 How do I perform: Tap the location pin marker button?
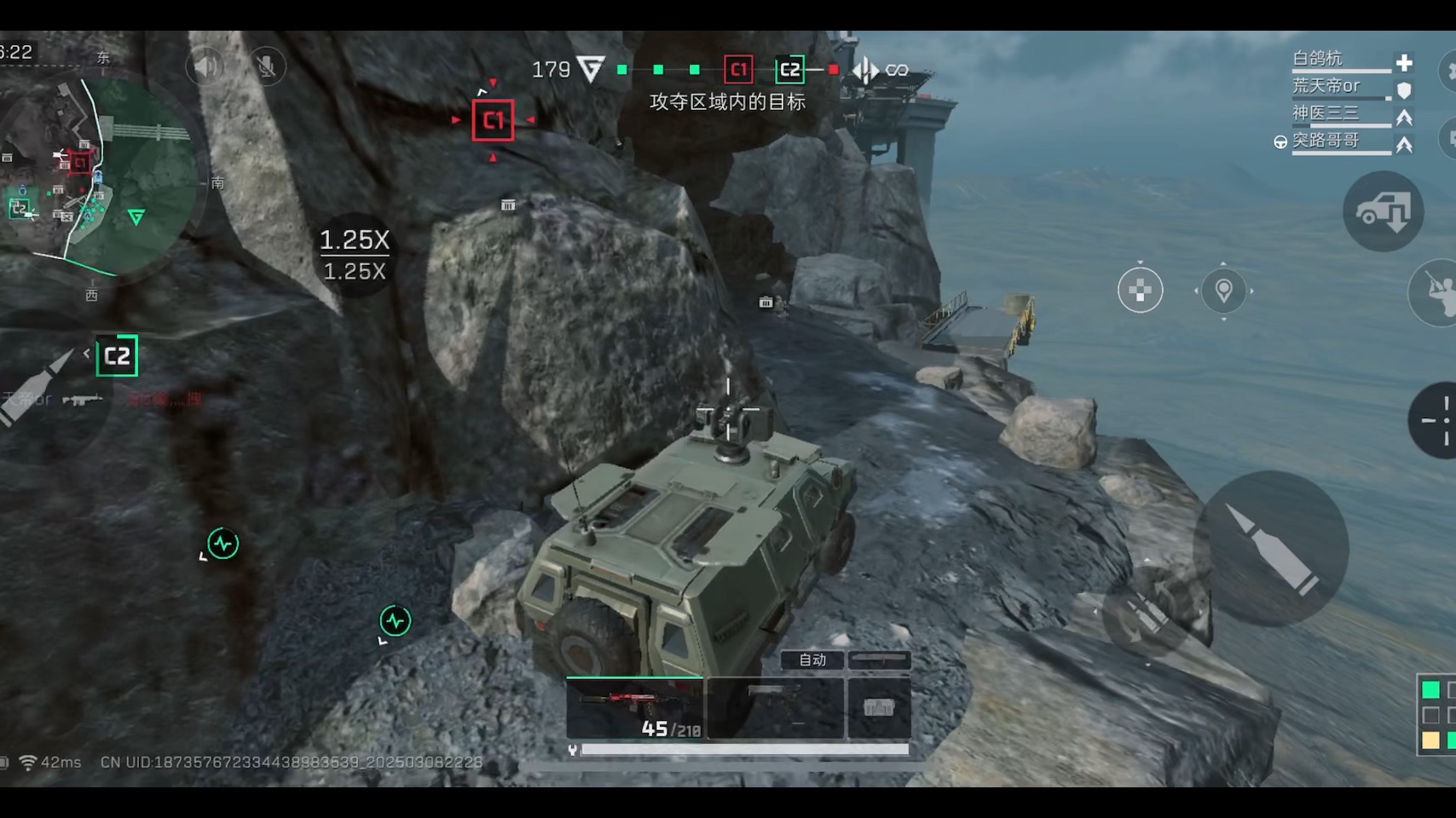1223,291
